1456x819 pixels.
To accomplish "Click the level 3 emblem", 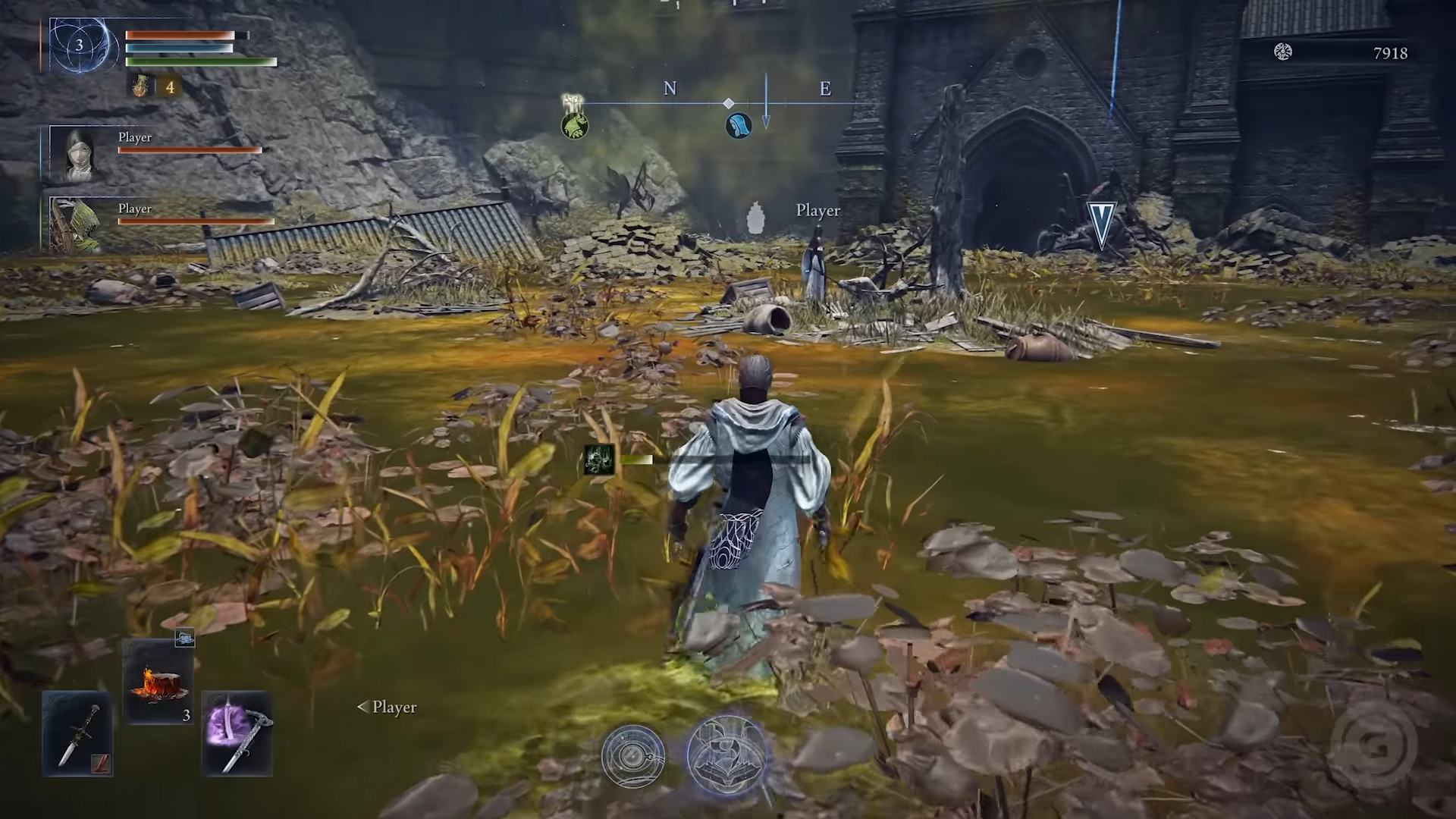I will (80, 45).
